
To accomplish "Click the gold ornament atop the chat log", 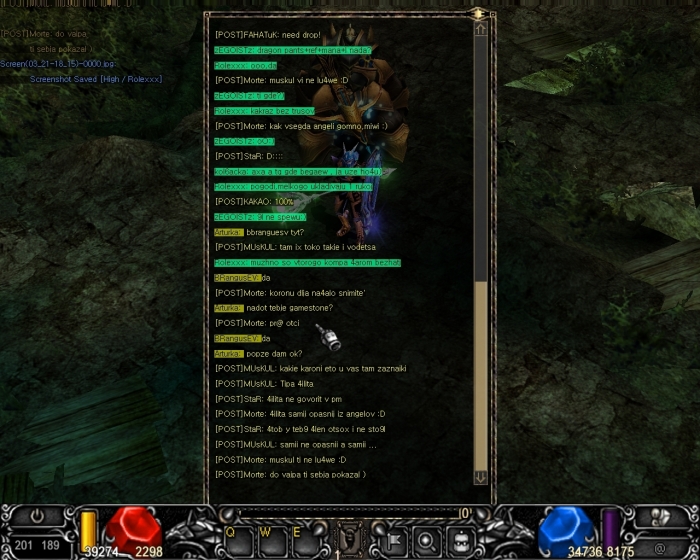I will tap(480, 13).
